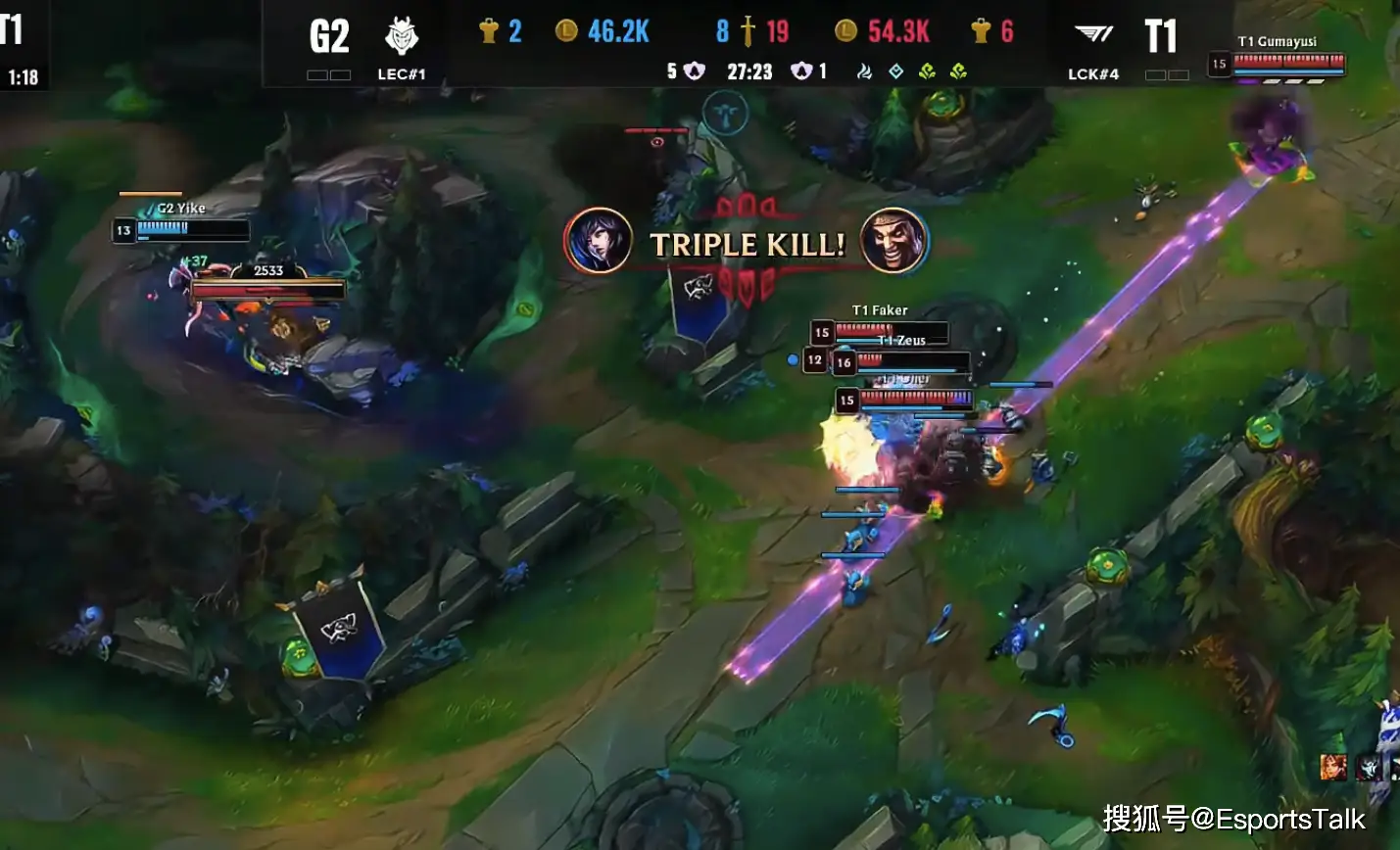Click the G2 Esports team logo
Screen dimensions: 1400x850
pos(402,37)
